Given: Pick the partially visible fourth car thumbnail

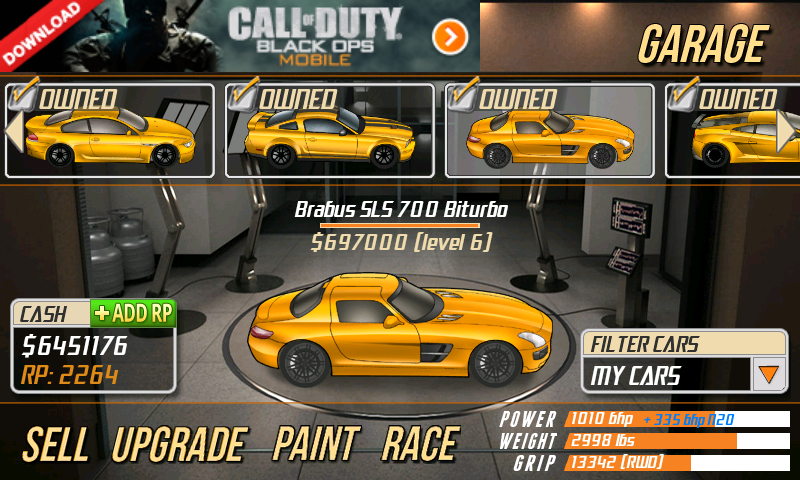Looking at the screenshot, I should pos(735,131).
